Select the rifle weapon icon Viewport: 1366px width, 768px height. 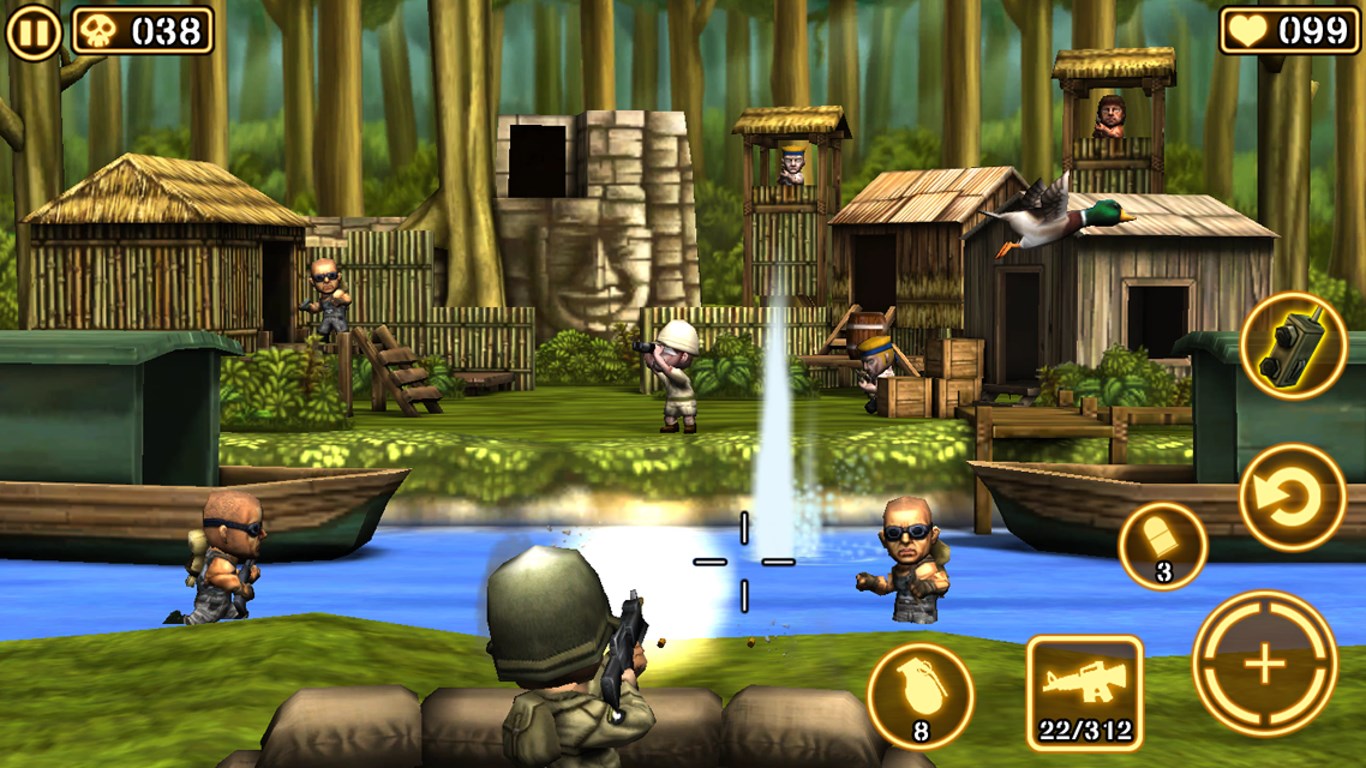coord(1083,688)
